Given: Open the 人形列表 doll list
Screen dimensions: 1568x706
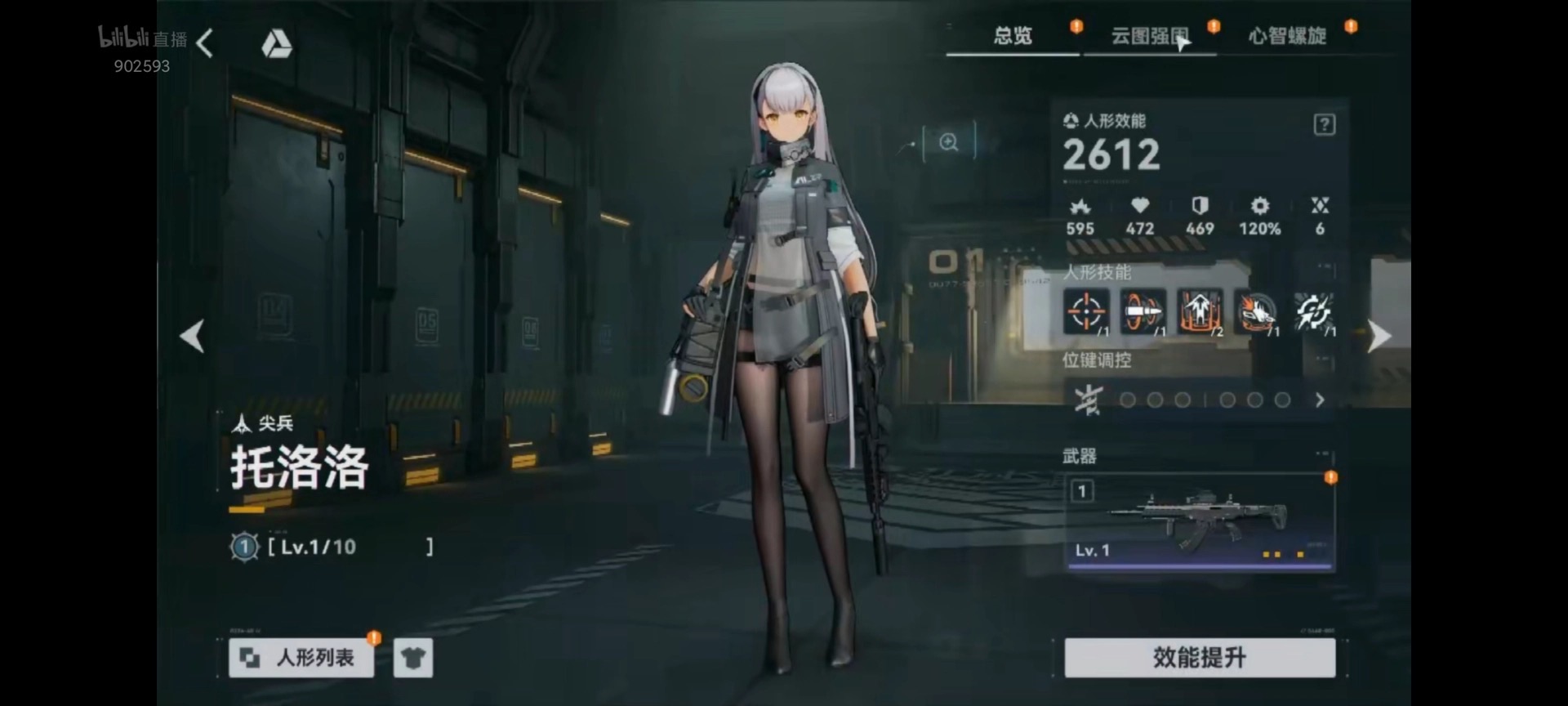Looking at the screenshot, I should (x=301, y=658).
